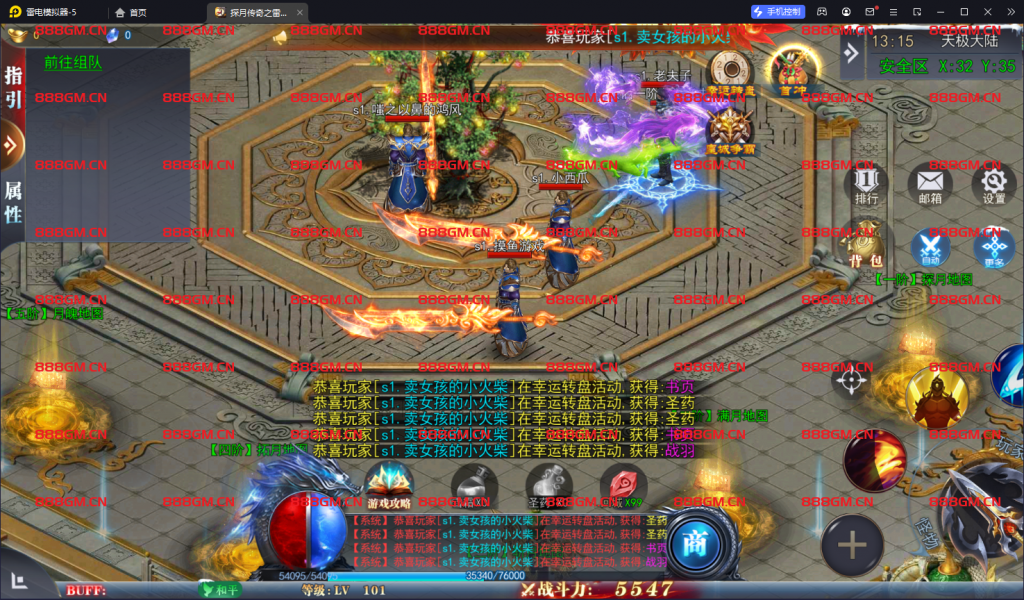Toggle the 和平 peace attack mode
Screen dimensions: 1024x600
[221, 590]
